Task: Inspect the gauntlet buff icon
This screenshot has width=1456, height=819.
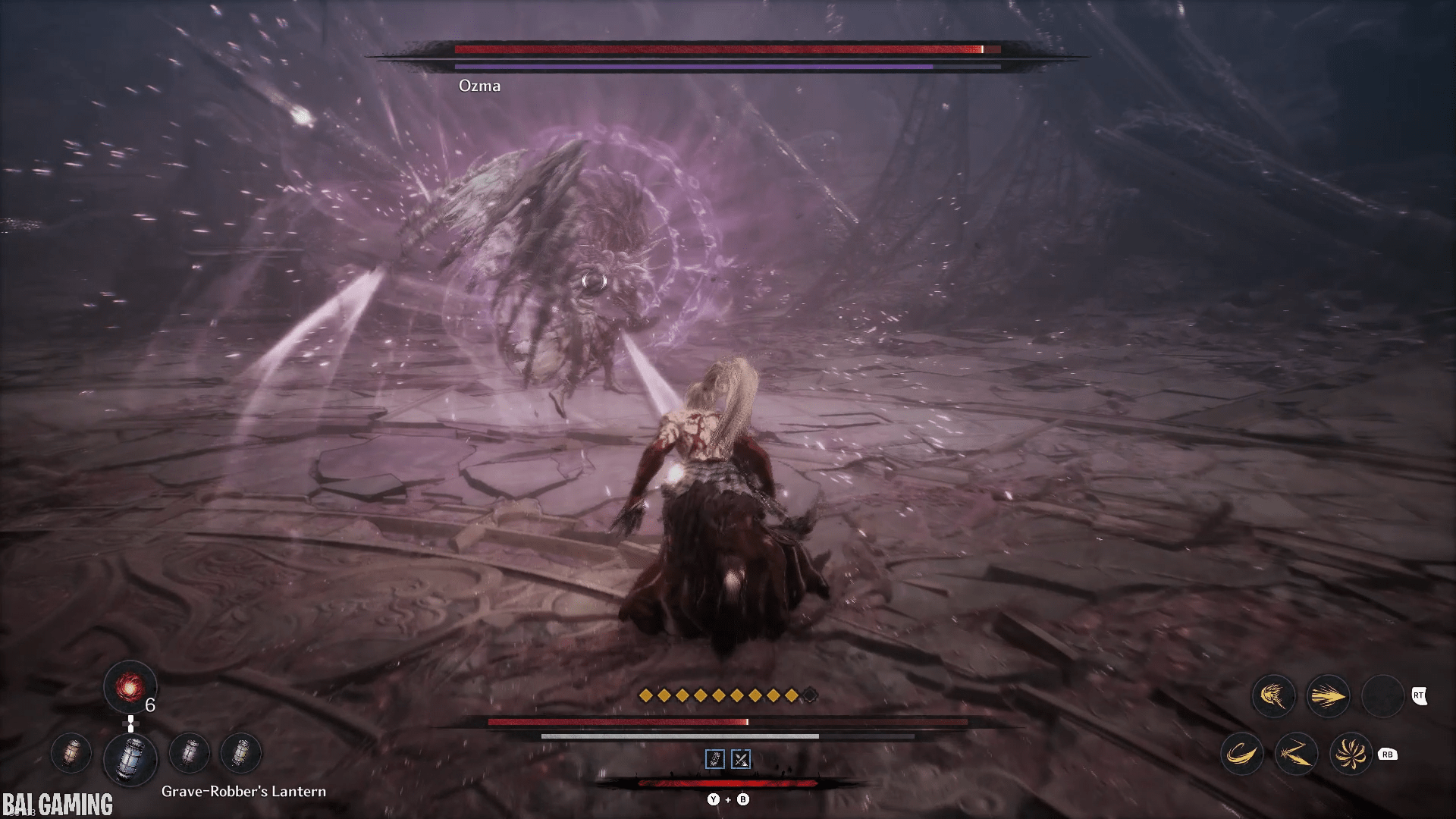Action: [715, 759]
